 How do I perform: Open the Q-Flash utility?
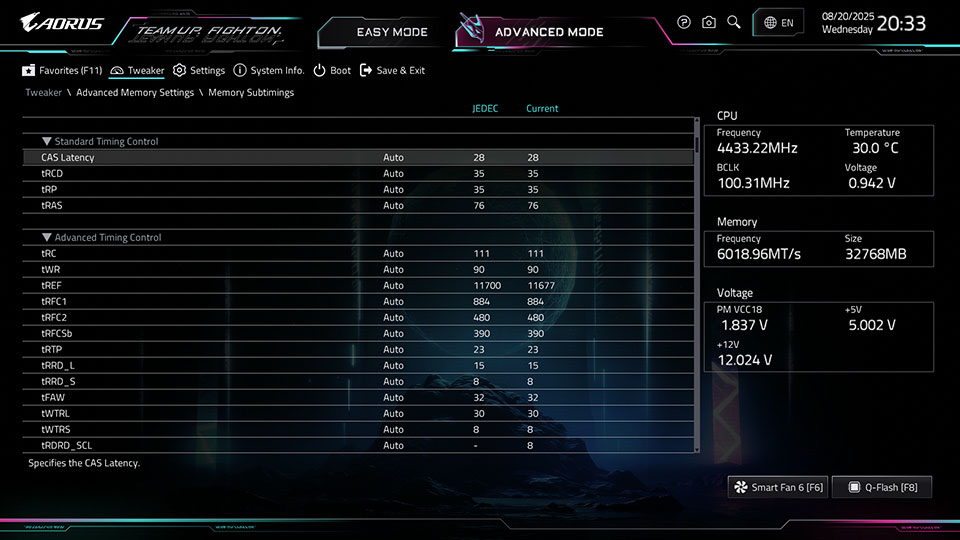(x=881, y=487)
